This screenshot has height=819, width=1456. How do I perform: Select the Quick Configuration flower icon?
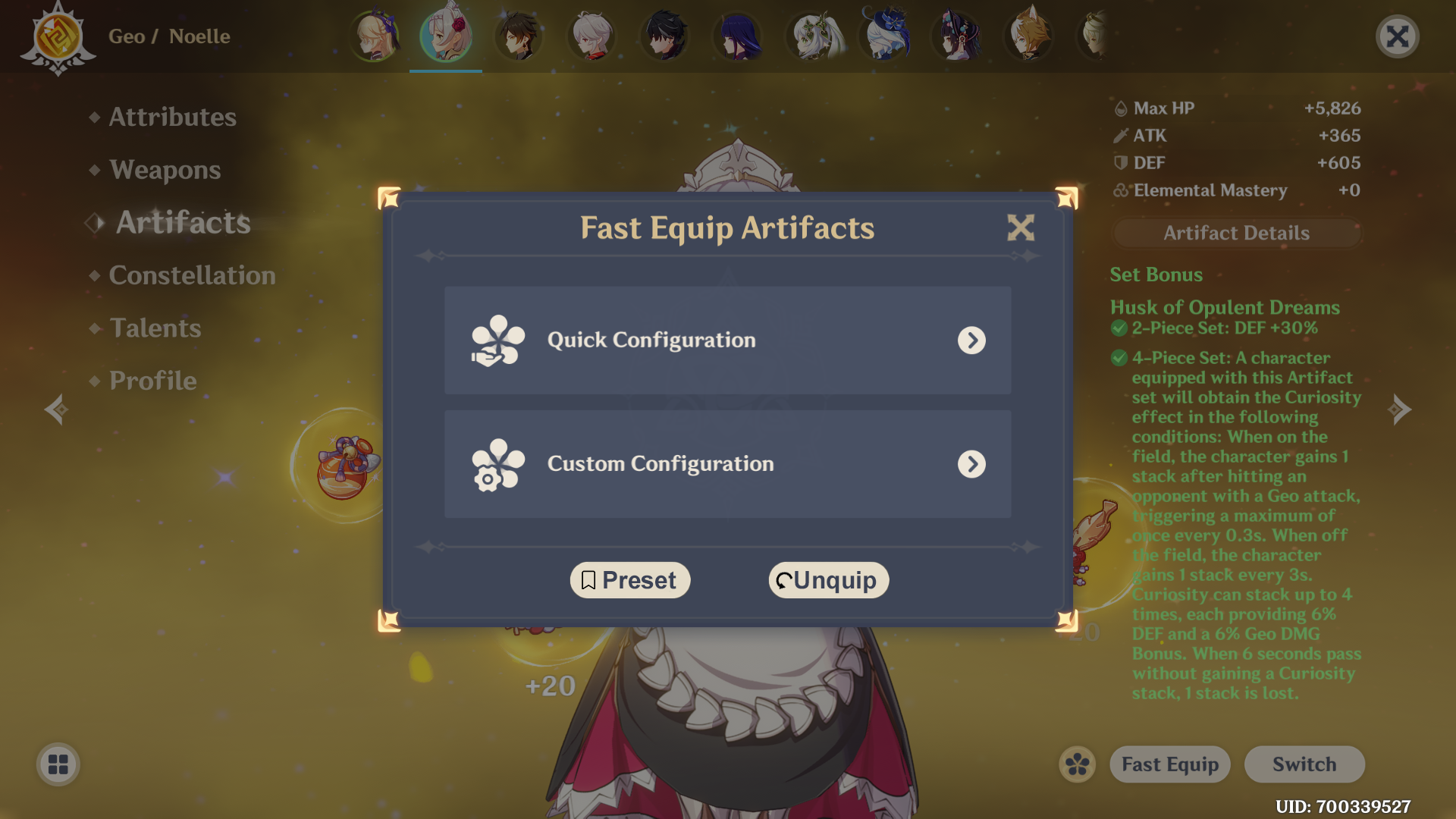pos(497,340)
